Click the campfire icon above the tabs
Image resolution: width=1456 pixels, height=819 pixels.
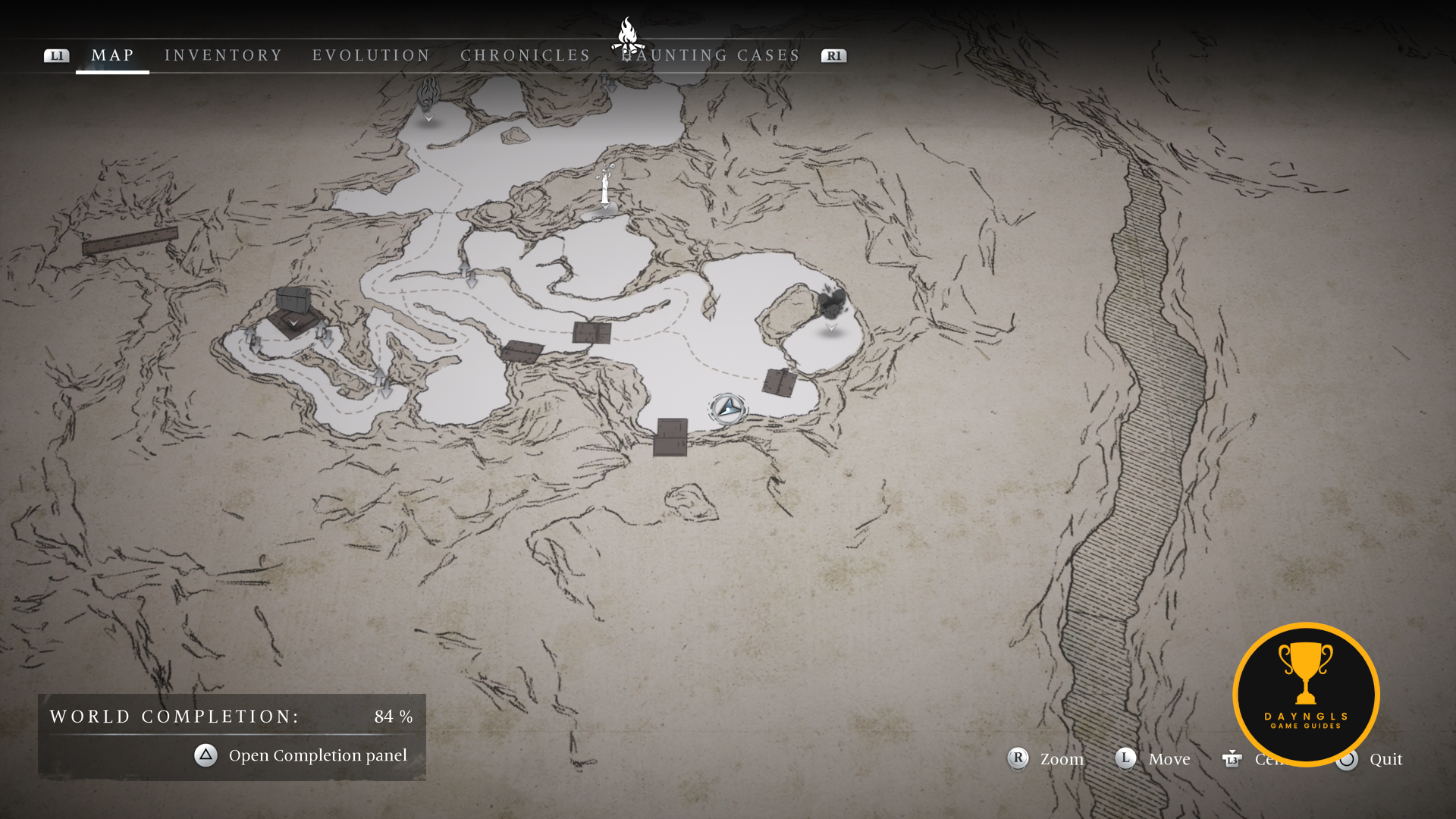[627, 35]
